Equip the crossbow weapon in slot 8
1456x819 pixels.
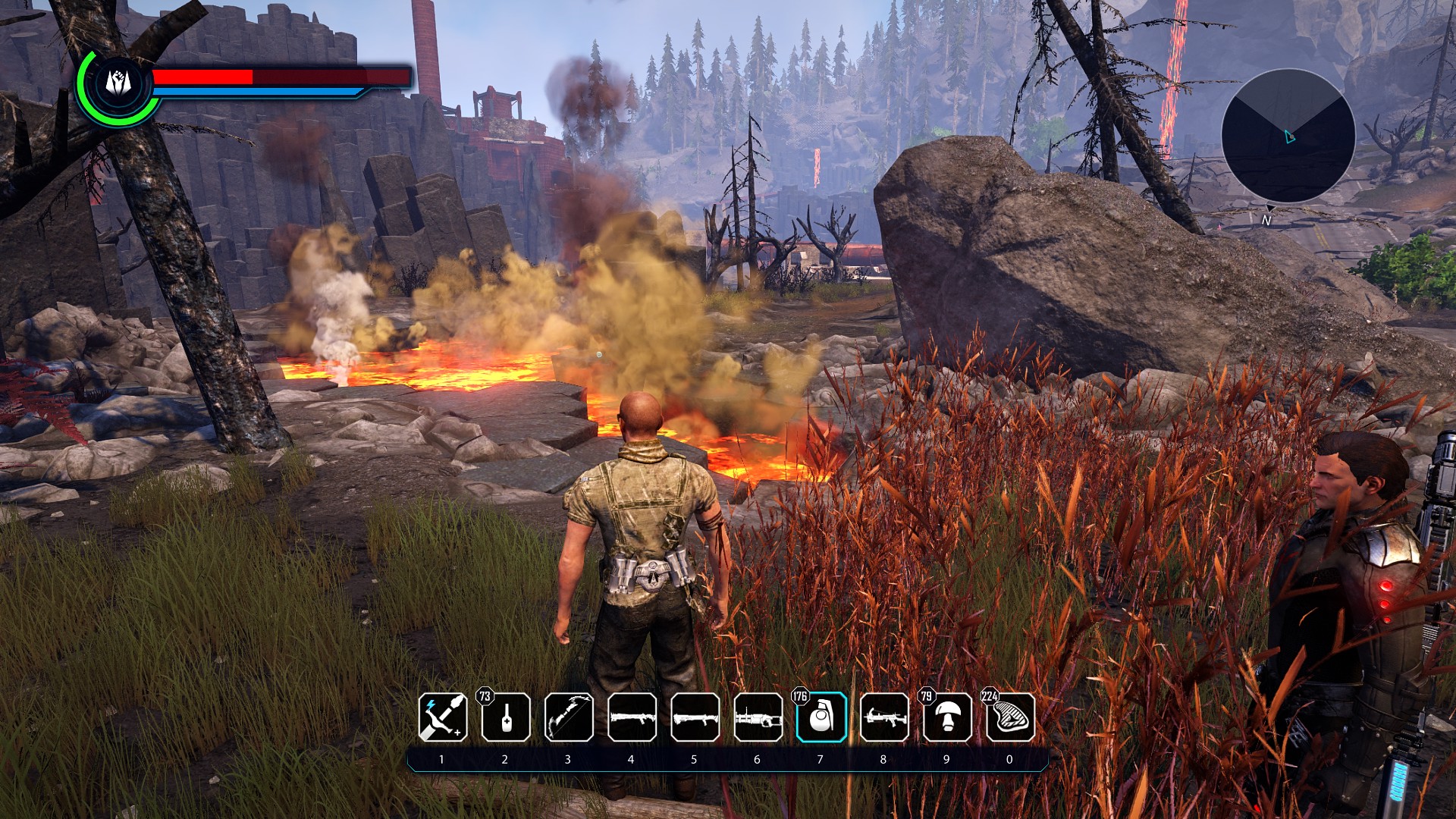pos(884,717)
